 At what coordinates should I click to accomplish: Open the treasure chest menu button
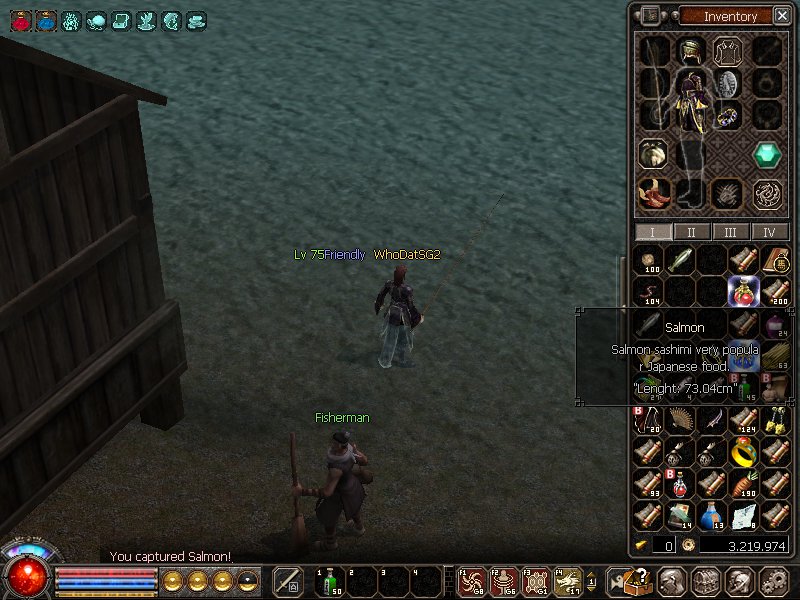point(705,581)
